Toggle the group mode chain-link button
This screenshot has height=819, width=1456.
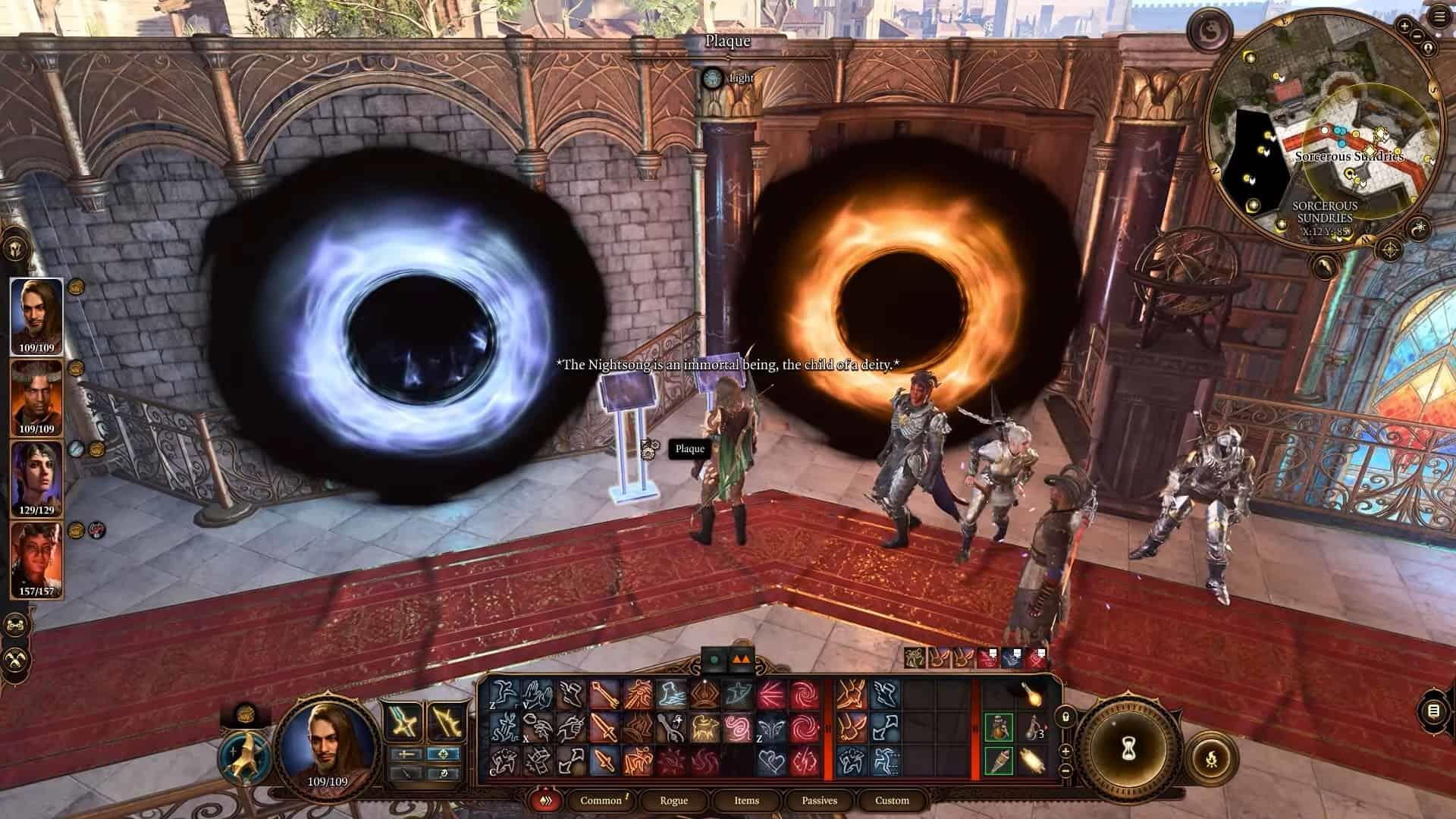click(14, 626)
